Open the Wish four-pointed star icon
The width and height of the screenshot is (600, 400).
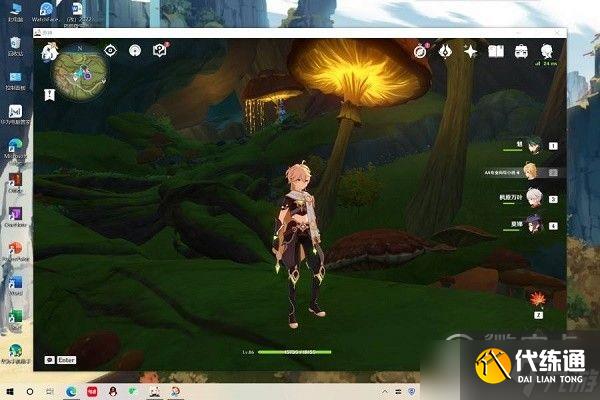tap(470, 51)
